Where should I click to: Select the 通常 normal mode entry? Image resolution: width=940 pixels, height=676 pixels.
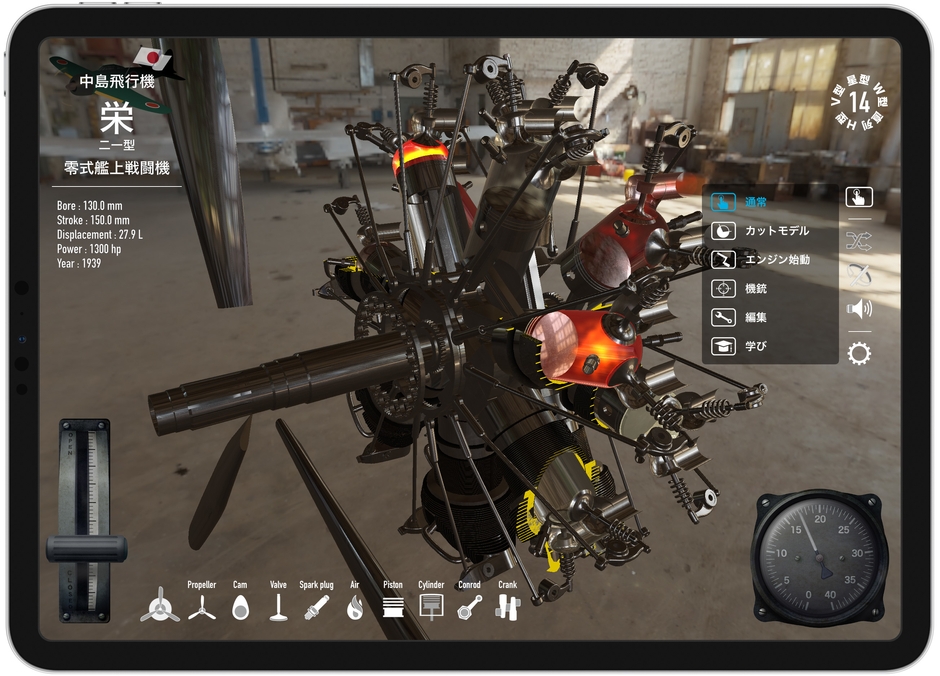click(756, 202)
